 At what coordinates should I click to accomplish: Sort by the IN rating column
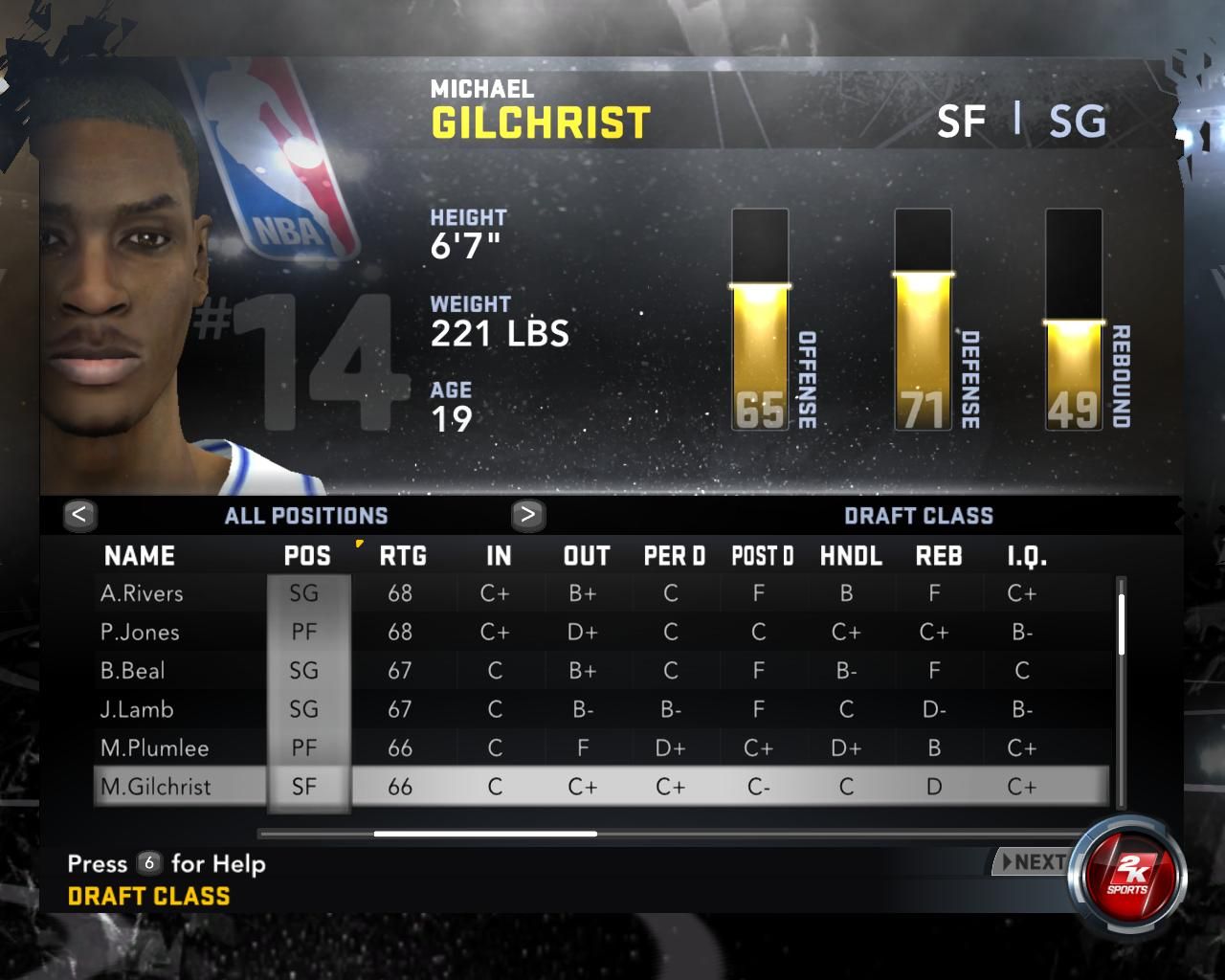(x=499, y=556)
